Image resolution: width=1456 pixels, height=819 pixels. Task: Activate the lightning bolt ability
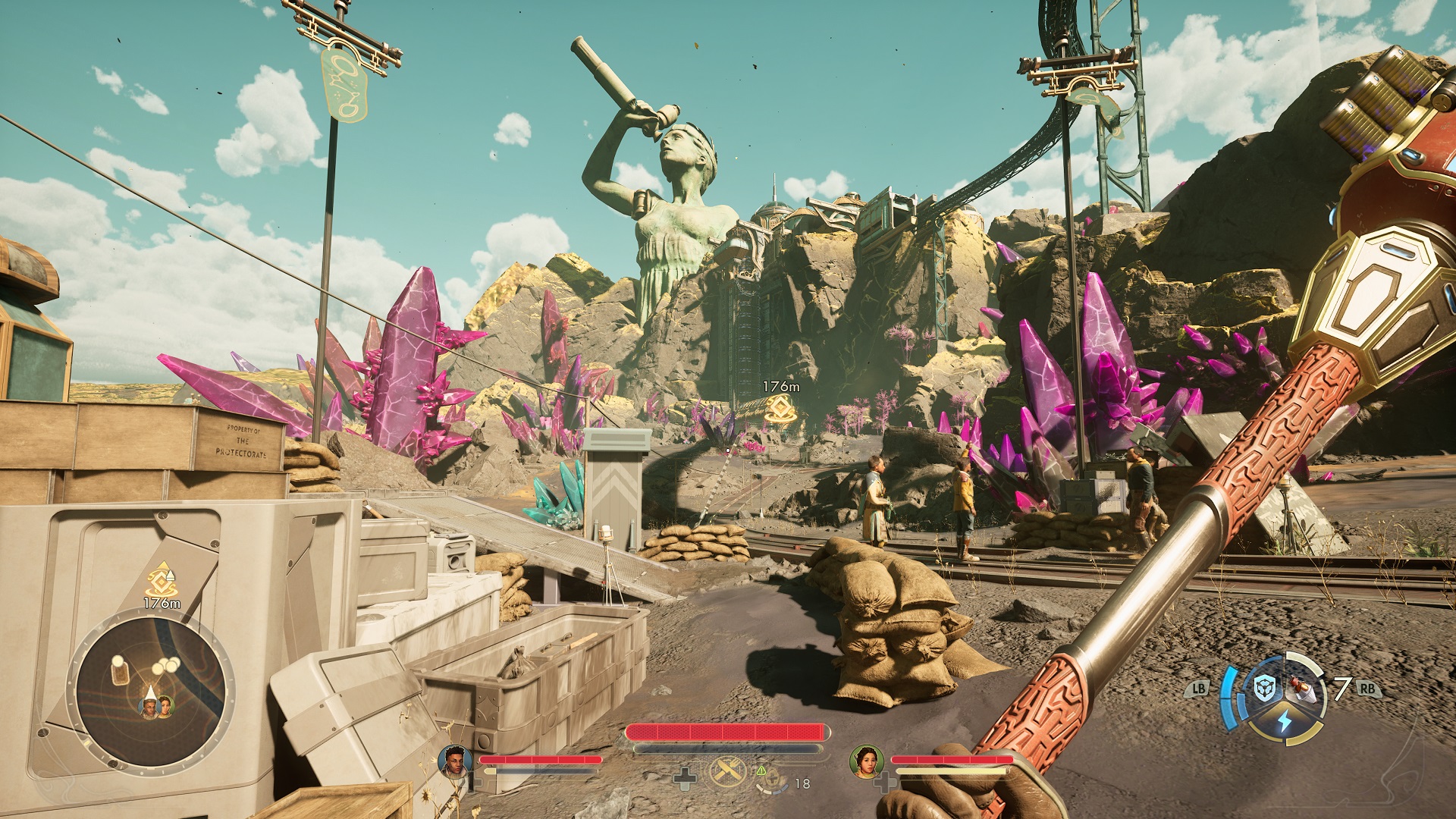pos(1284,721)
